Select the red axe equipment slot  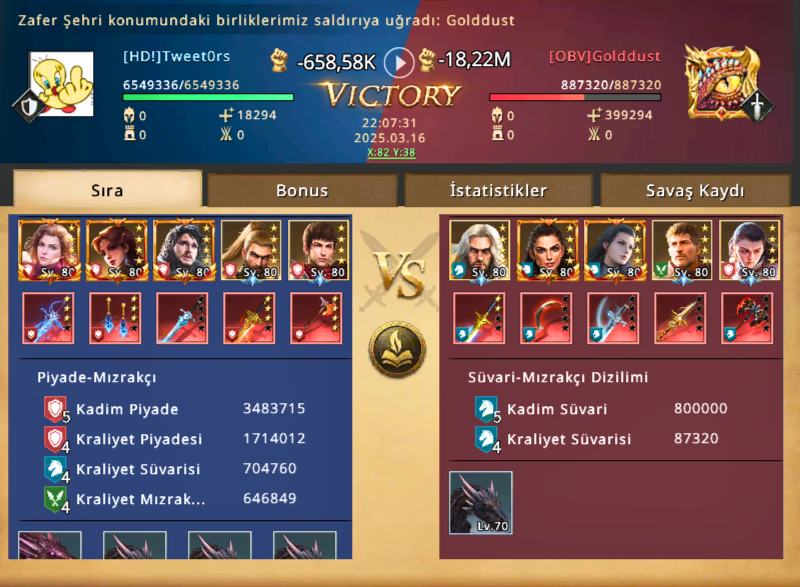747,319
